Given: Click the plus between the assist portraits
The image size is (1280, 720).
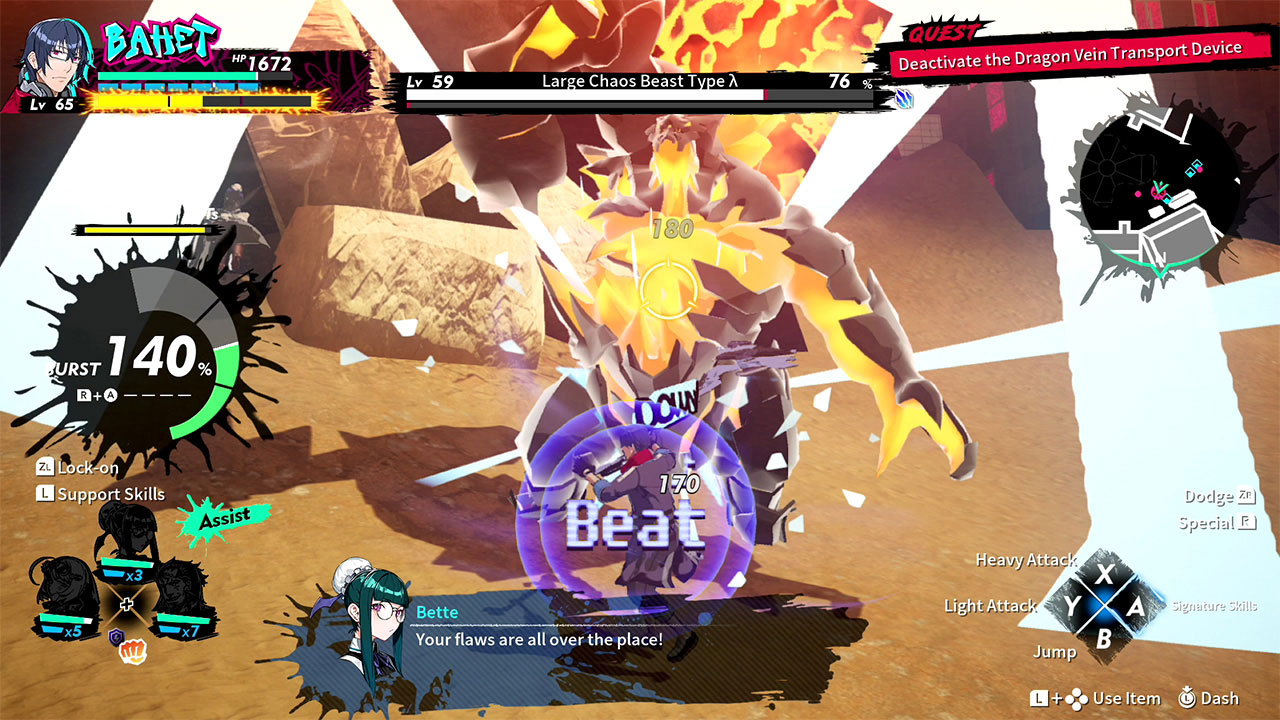Looking at the screenshot, I should click(x=127, y=603).
